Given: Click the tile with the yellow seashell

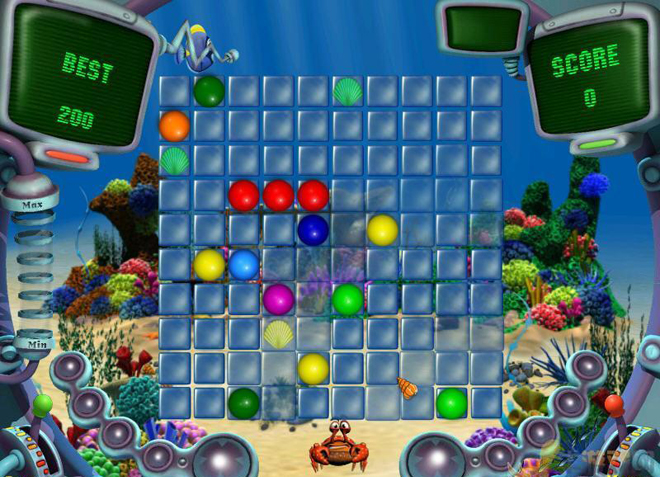Looking at the screenshot, I should click(278, 333).
